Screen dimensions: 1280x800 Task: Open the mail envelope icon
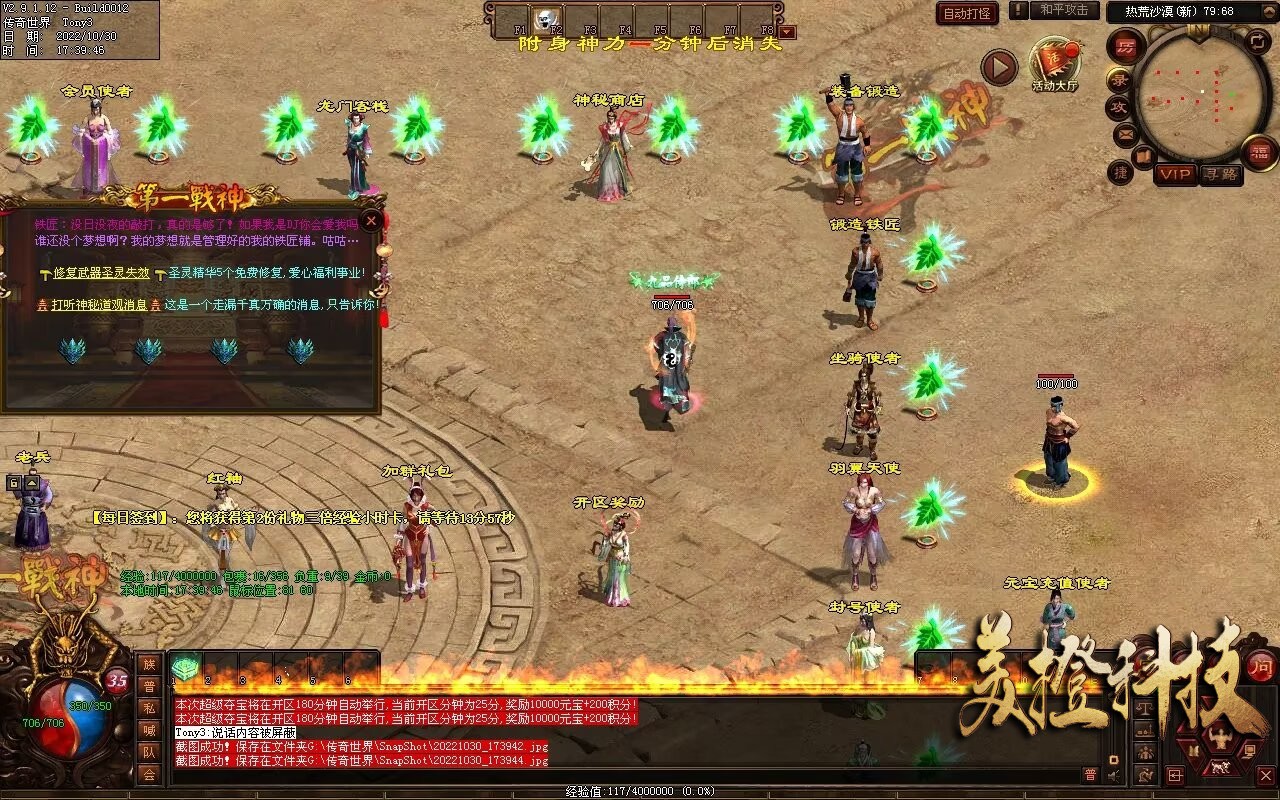(x=1125, y=133)
